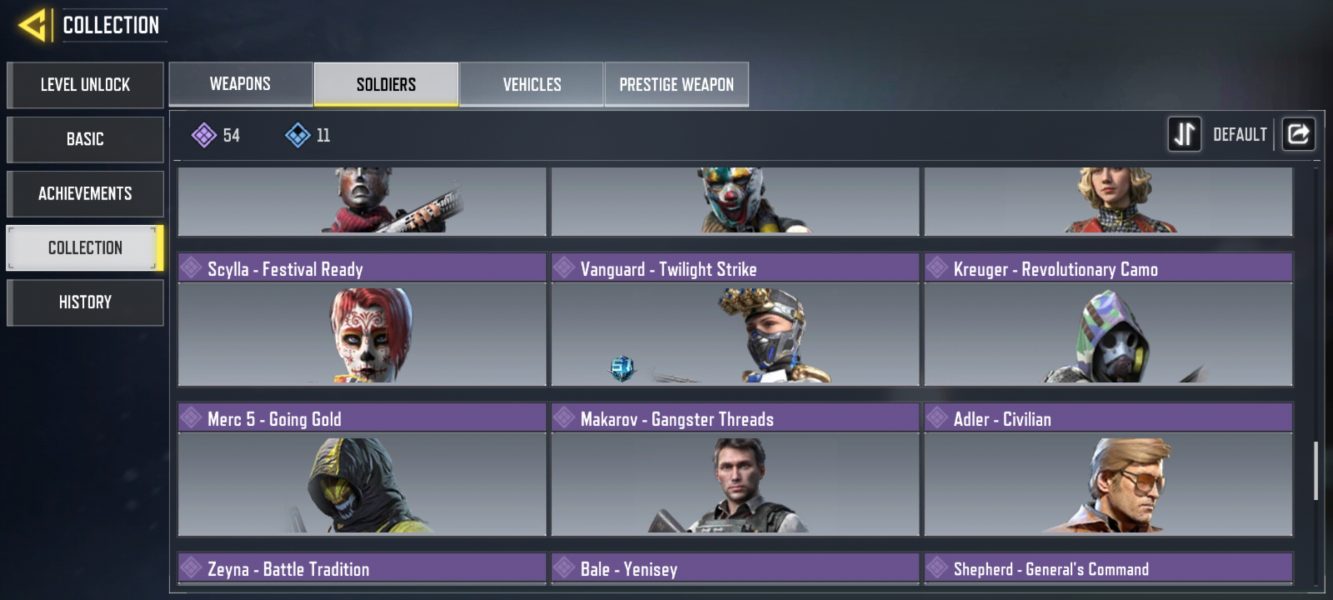
Task: Open the Prestige Weapon tab
Action: [677, 84]
